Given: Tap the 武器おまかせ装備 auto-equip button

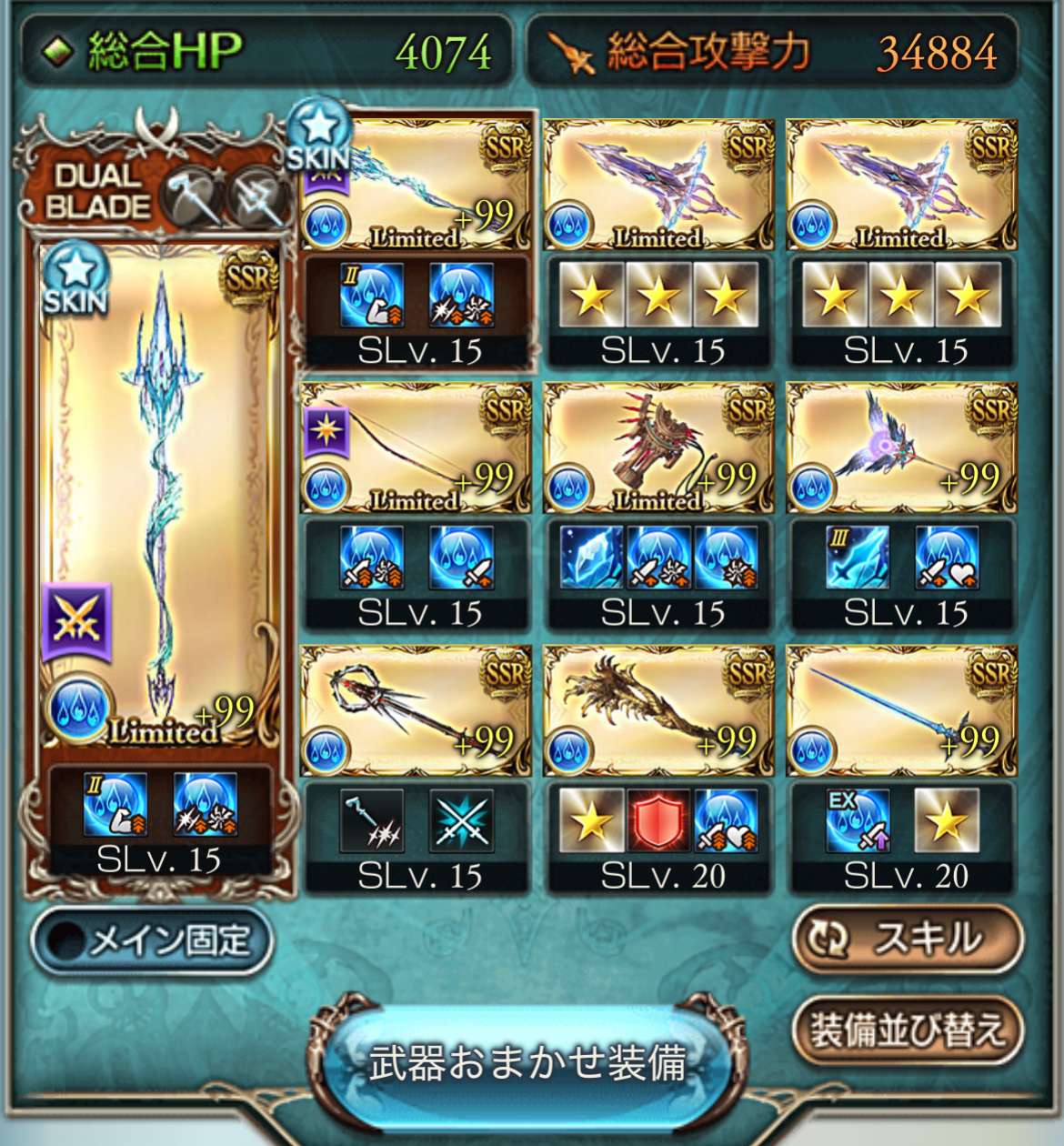Looking at the screenshot, I should click(527, 1061).
